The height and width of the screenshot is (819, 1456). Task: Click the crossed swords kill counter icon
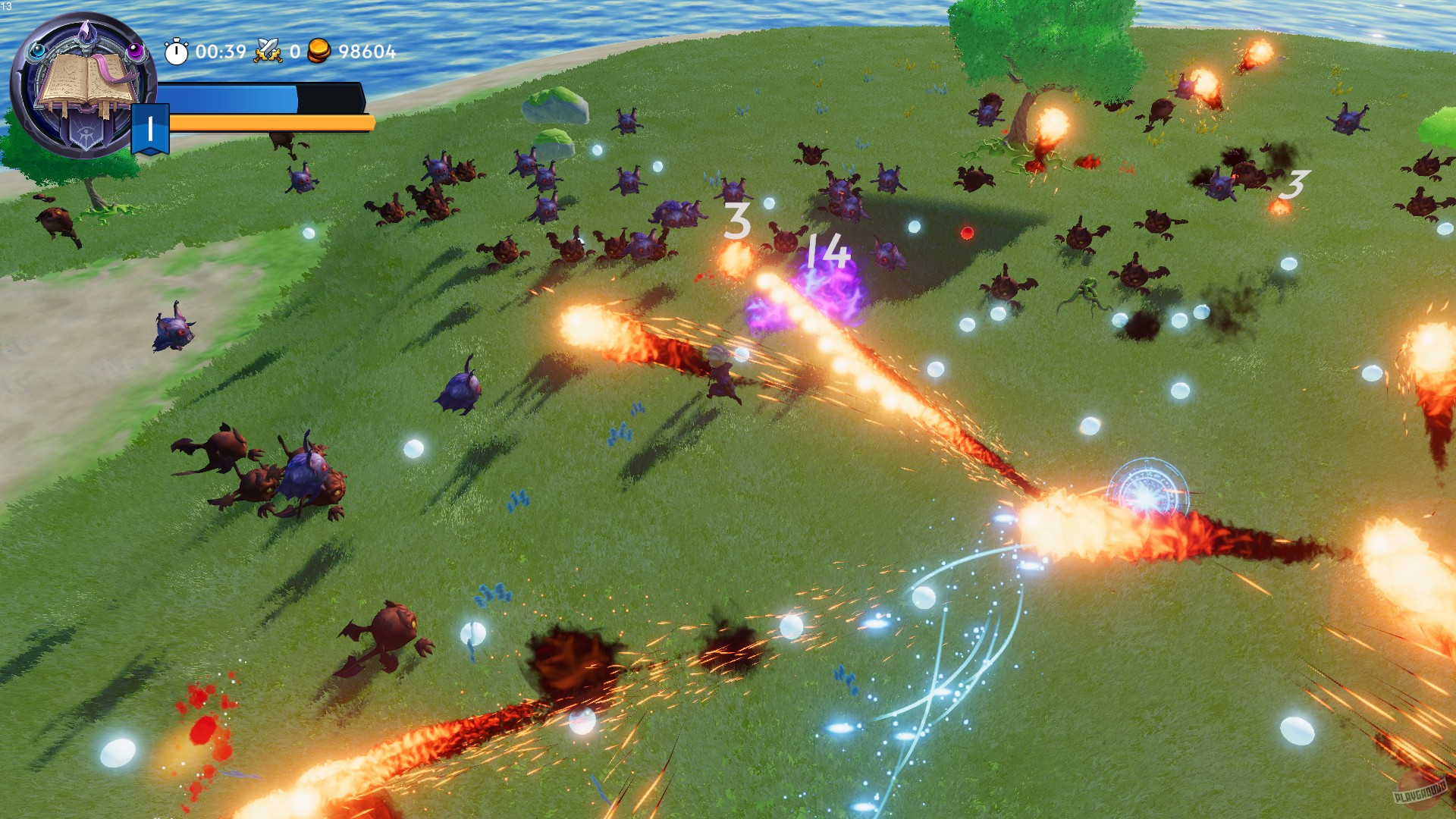coord(268,51)
